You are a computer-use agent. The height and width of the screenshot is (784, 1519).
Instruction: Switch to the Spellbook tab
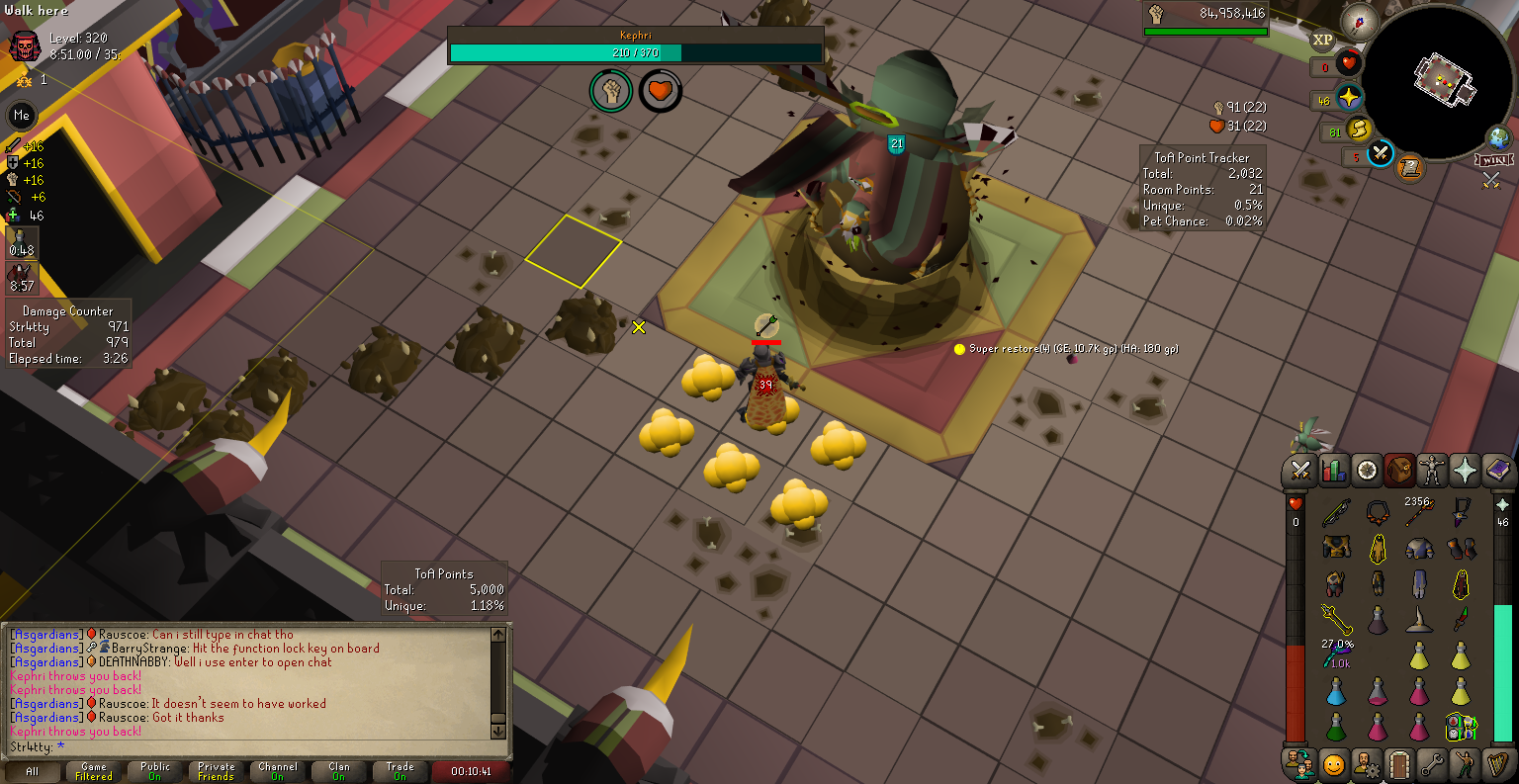(x=1497, y=471)
